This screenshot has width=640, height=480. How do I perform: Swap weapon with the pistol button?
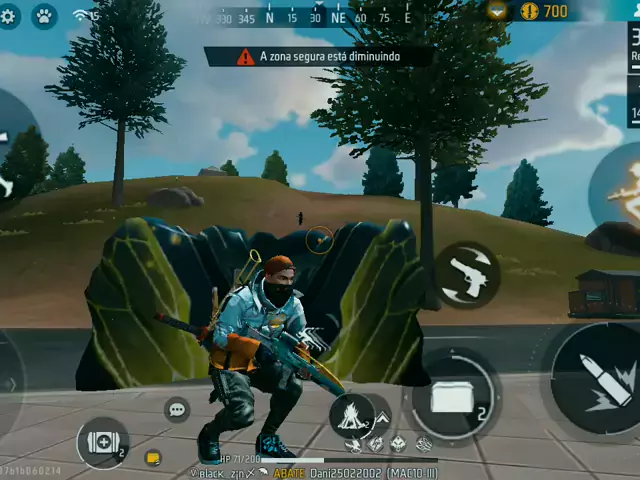pos(468,274)
